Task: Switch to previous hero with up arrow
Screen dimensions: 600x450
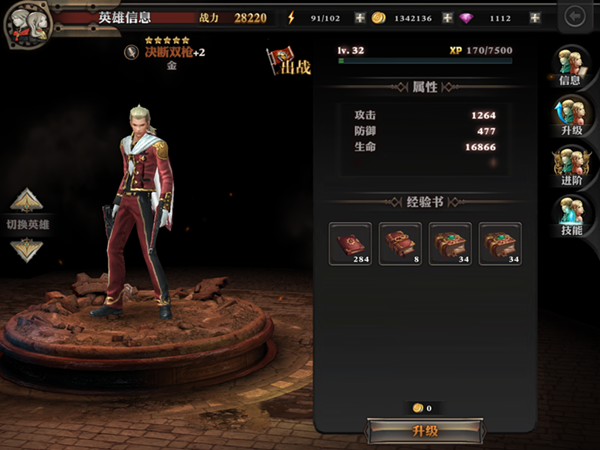Action: click(27, 200)
